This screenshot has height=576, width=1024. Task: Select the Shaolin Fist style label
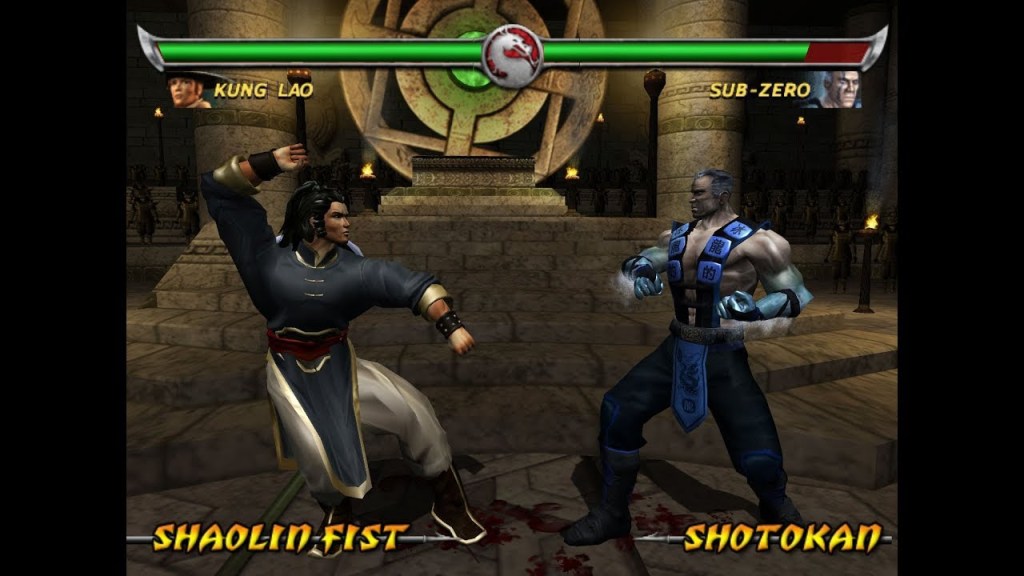(280, 538)
